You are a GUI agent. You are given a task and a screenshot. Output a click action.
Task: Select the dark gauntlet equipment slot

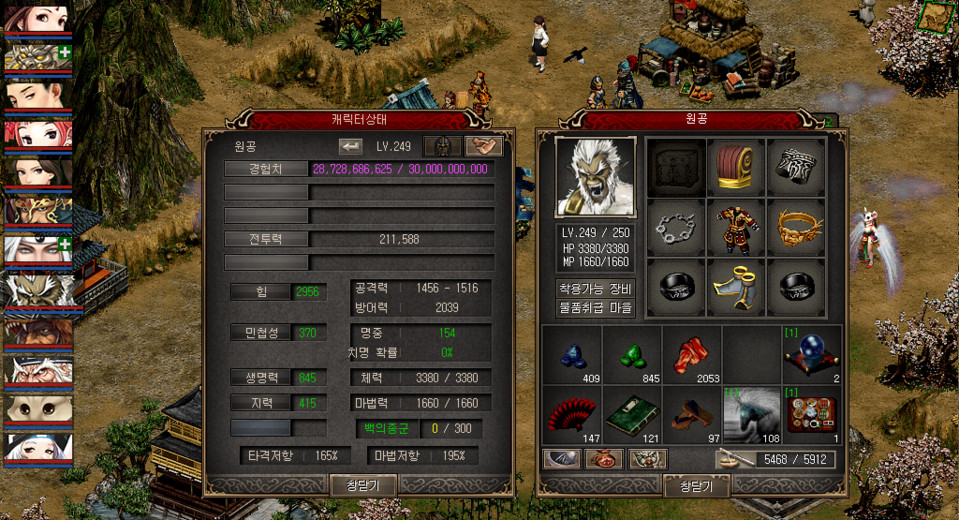click(x=796, y=167)
